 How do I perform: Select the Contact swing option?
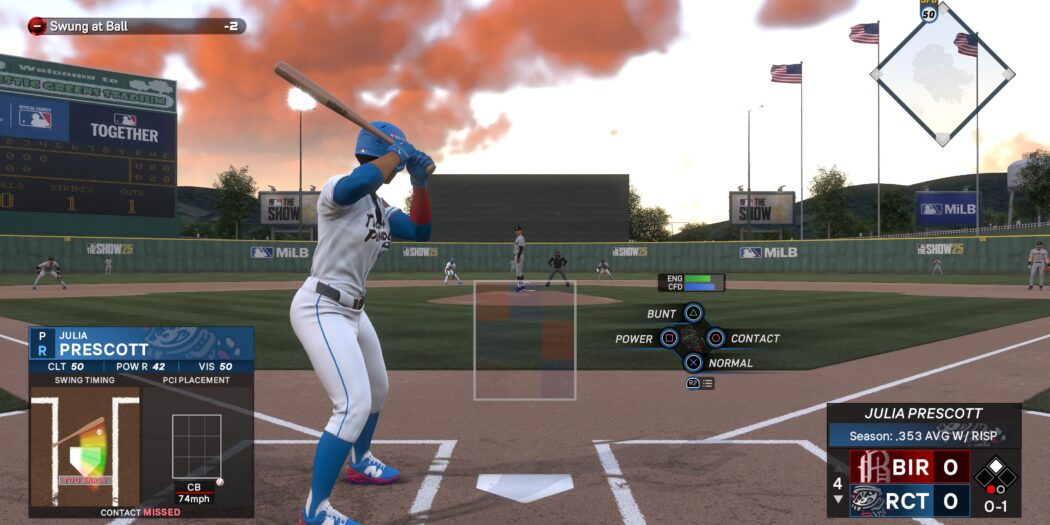(716, 338)
